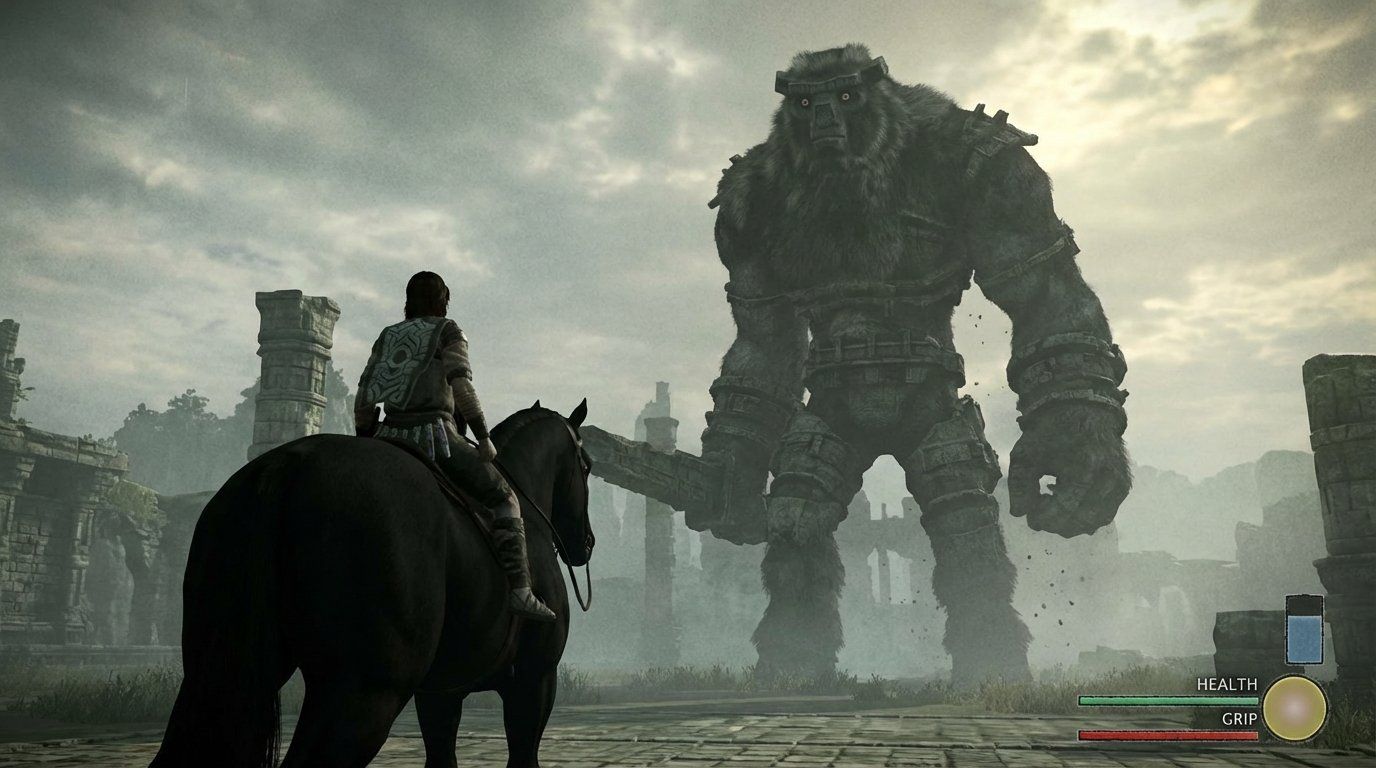Screen dimensions: 1376x768
Task: Click the colossus's glowing face
Action: point(825,110)
